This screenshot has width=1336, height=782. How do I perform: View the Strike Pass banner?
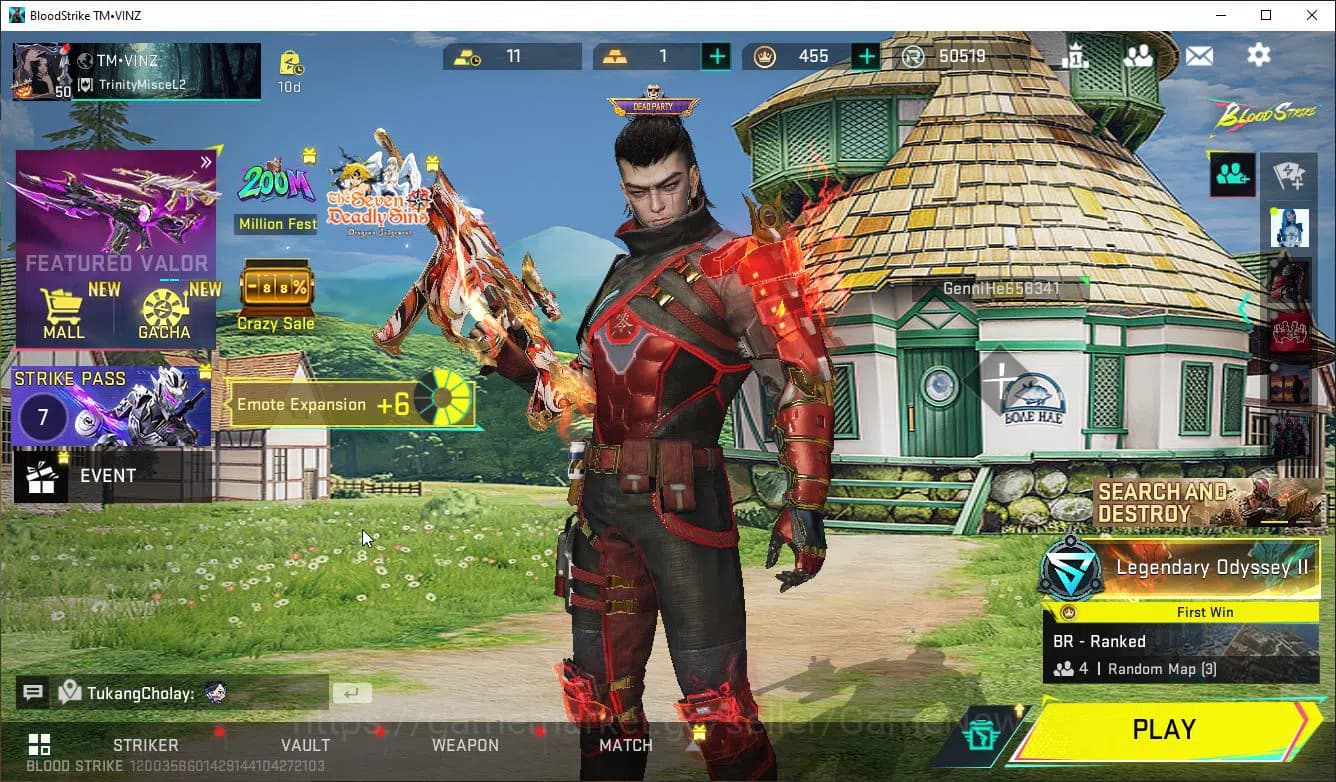[111, 406]
